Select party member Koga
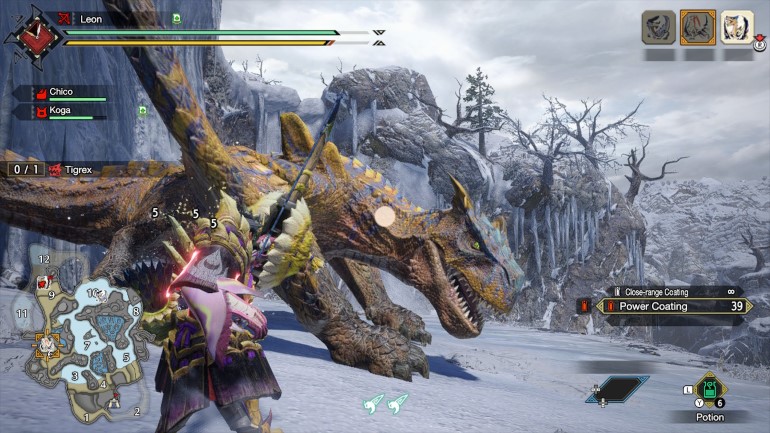 [x=62, y=111]
